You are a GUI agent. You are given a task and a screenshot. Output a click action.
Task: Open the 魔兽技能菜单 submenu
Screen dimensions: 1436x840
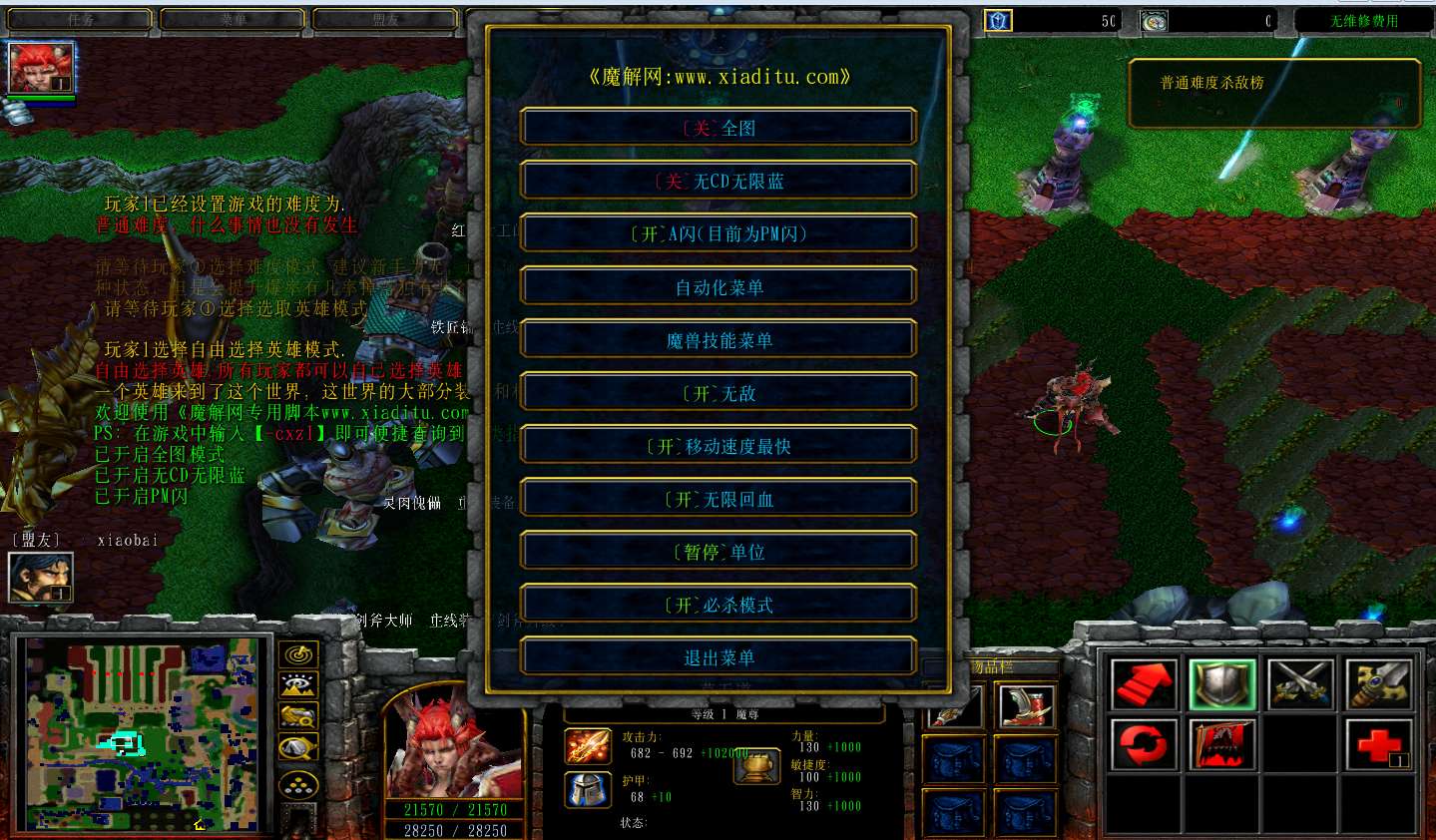pos(718,340)
